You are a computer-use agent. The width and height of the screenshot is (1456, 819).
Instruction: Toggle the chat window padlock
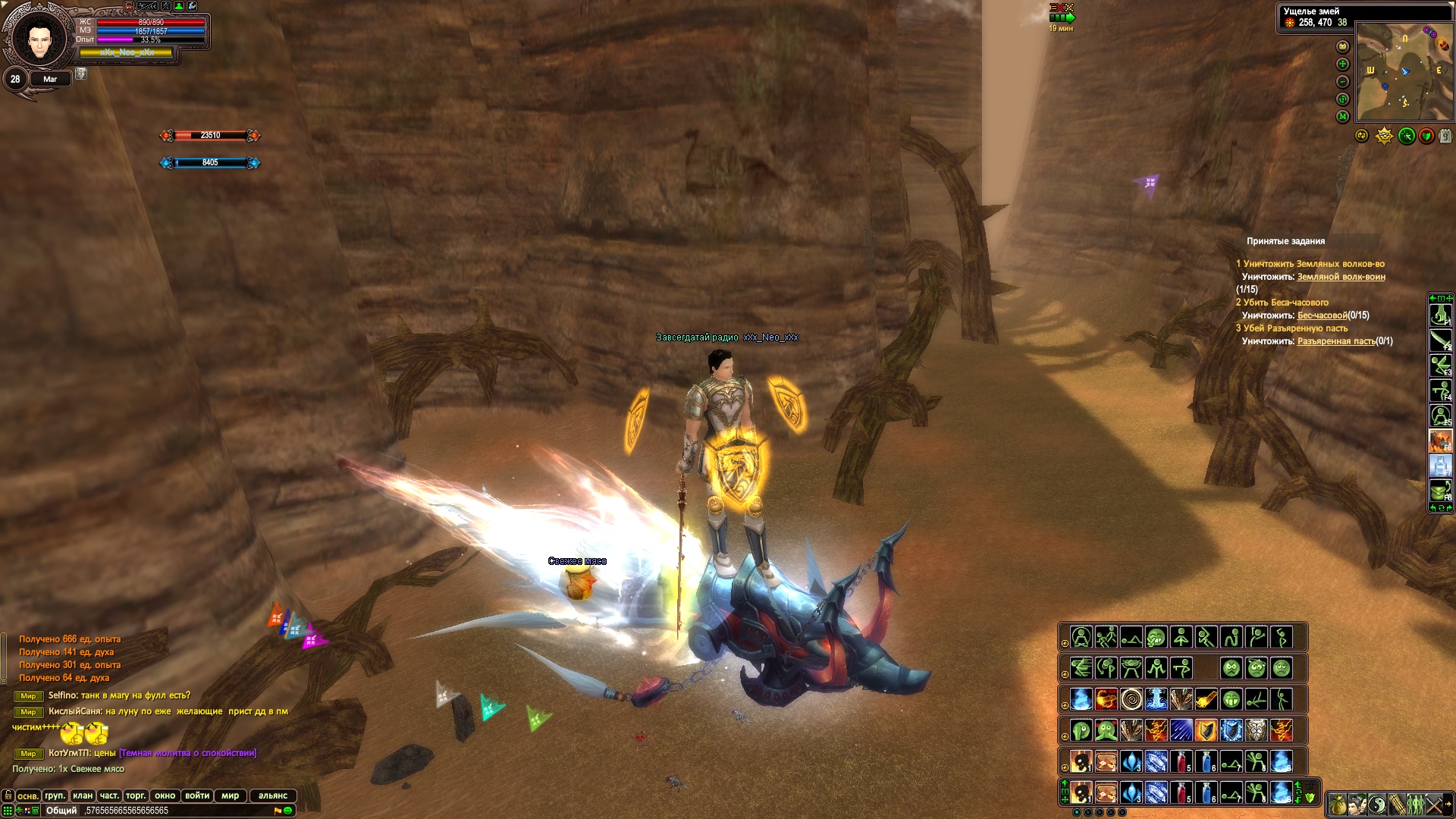pos(8,795)
